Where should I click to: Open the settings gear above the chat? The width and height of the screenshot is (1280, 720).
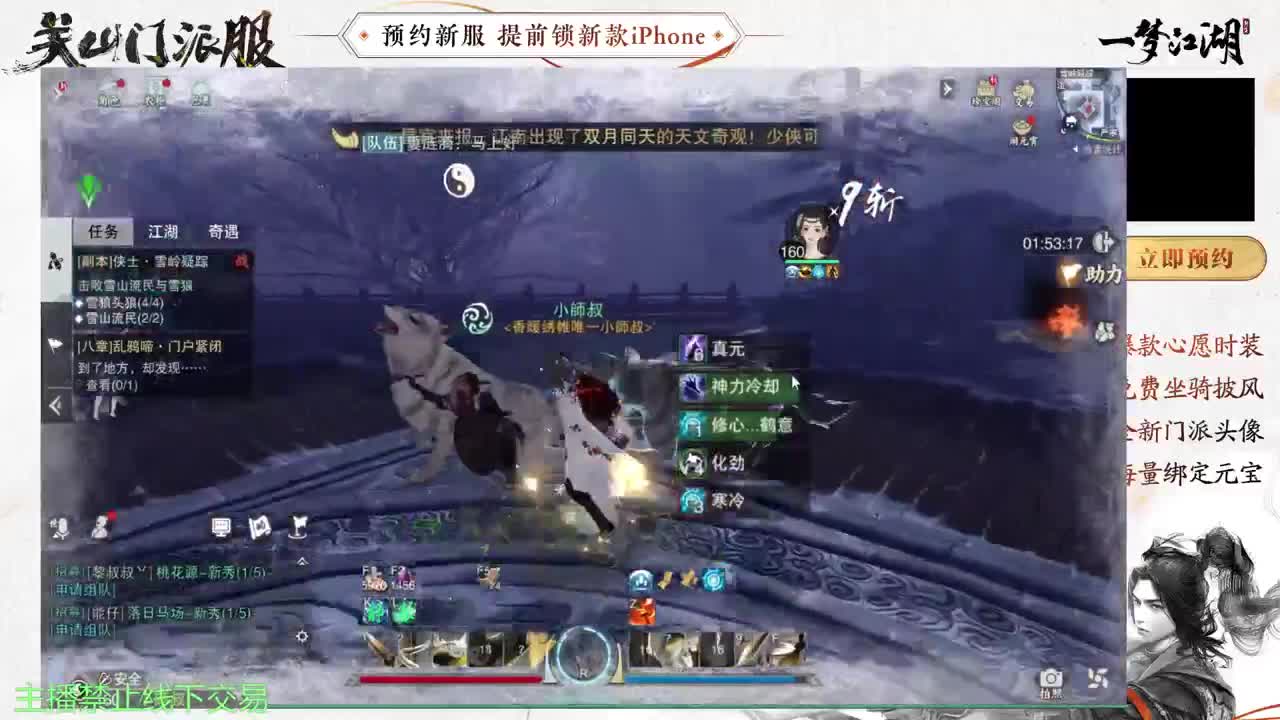click(303, 636)
